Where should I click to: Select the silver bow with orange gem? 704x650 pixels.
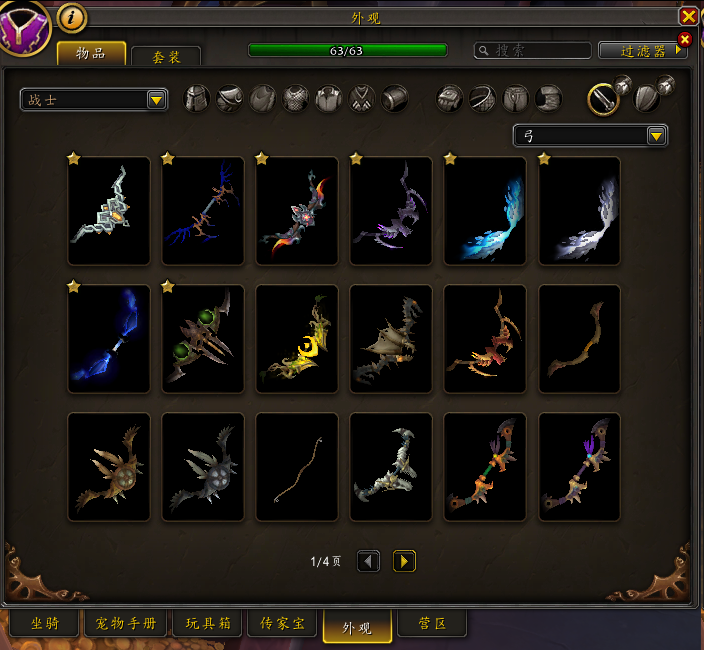[109, 211]
